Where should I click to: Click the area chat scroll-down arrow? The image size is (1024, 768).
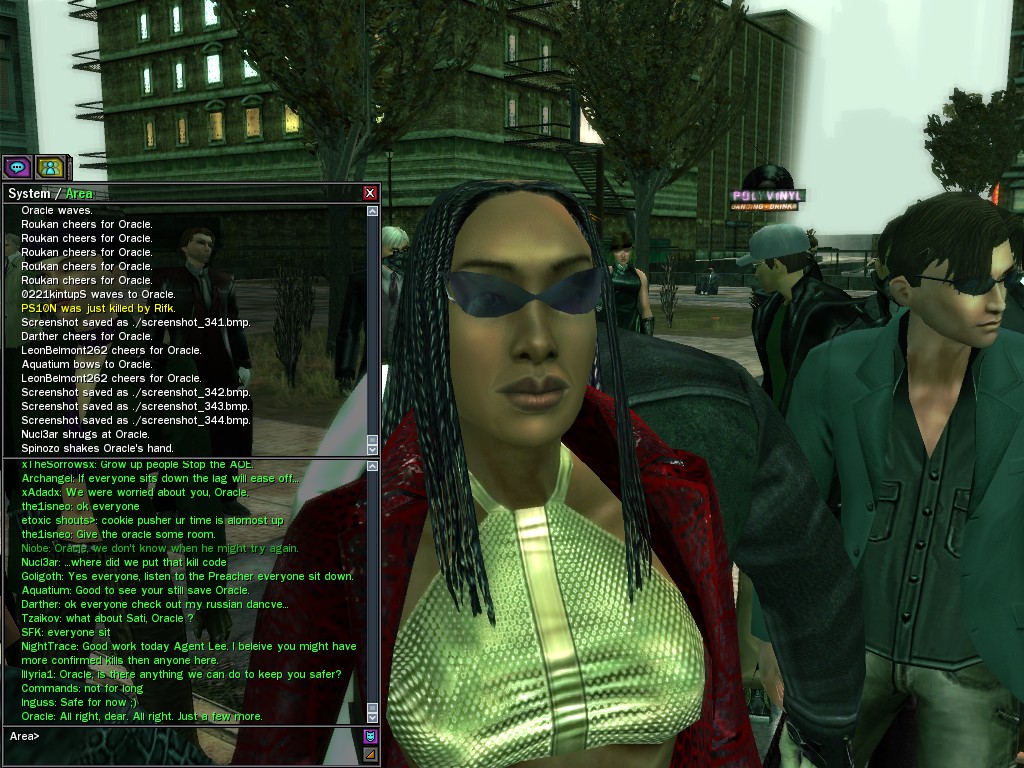pyautogui.click(x=372, y=717)
